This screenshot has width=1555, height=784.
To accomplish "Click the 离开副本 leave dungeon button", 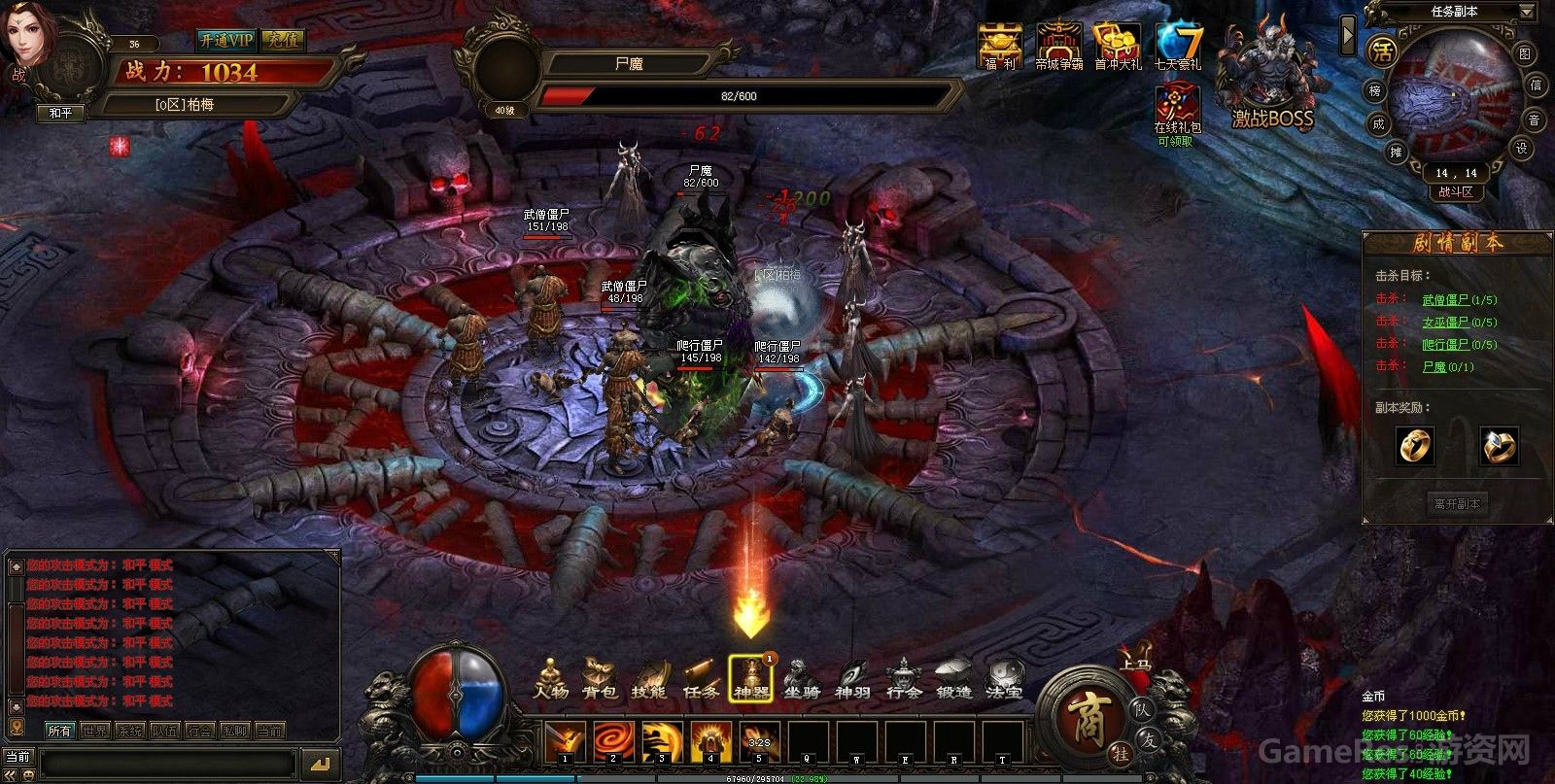I will point(1457,504).
